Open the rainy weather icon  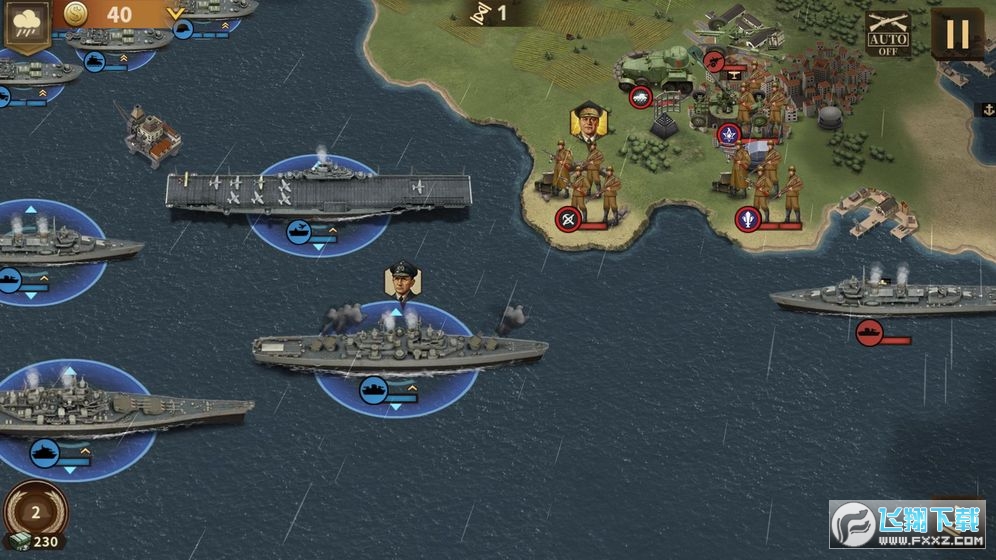pyautogui.click(x=26, y=23)
